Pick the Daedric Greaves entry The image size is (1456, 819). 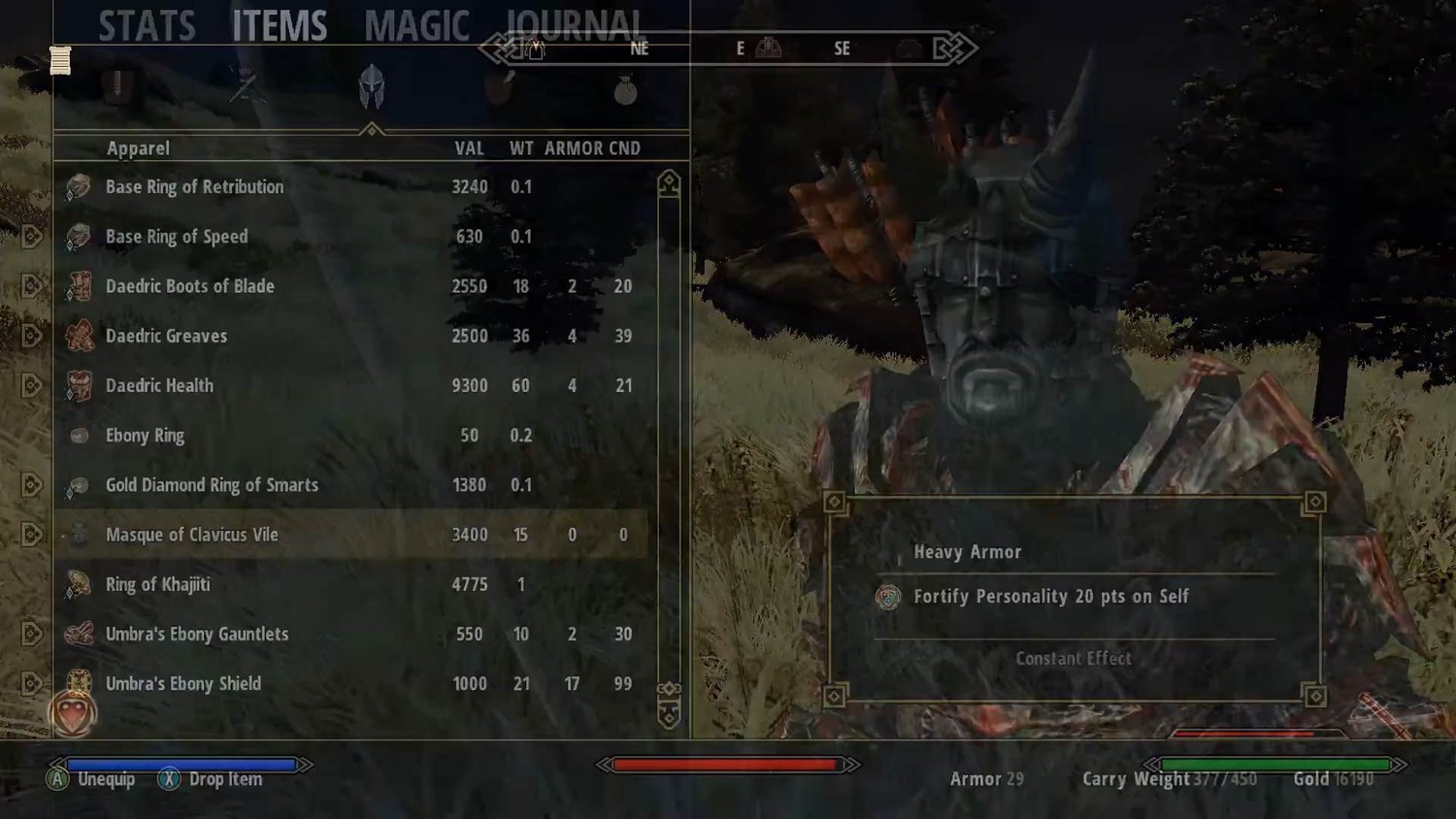coord(166,336)
